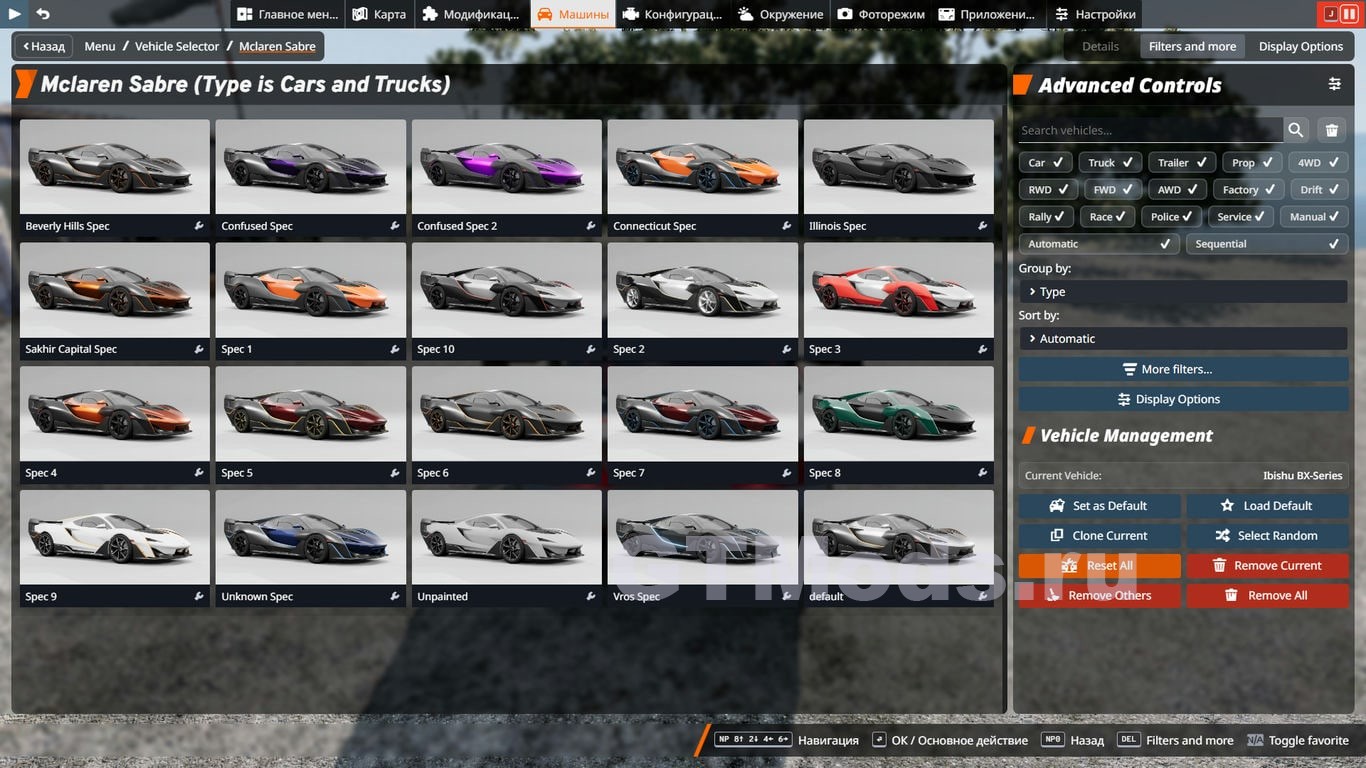1366x768 pixels.
Task: Click the search vehicles field
Action: pos(1150,130)
